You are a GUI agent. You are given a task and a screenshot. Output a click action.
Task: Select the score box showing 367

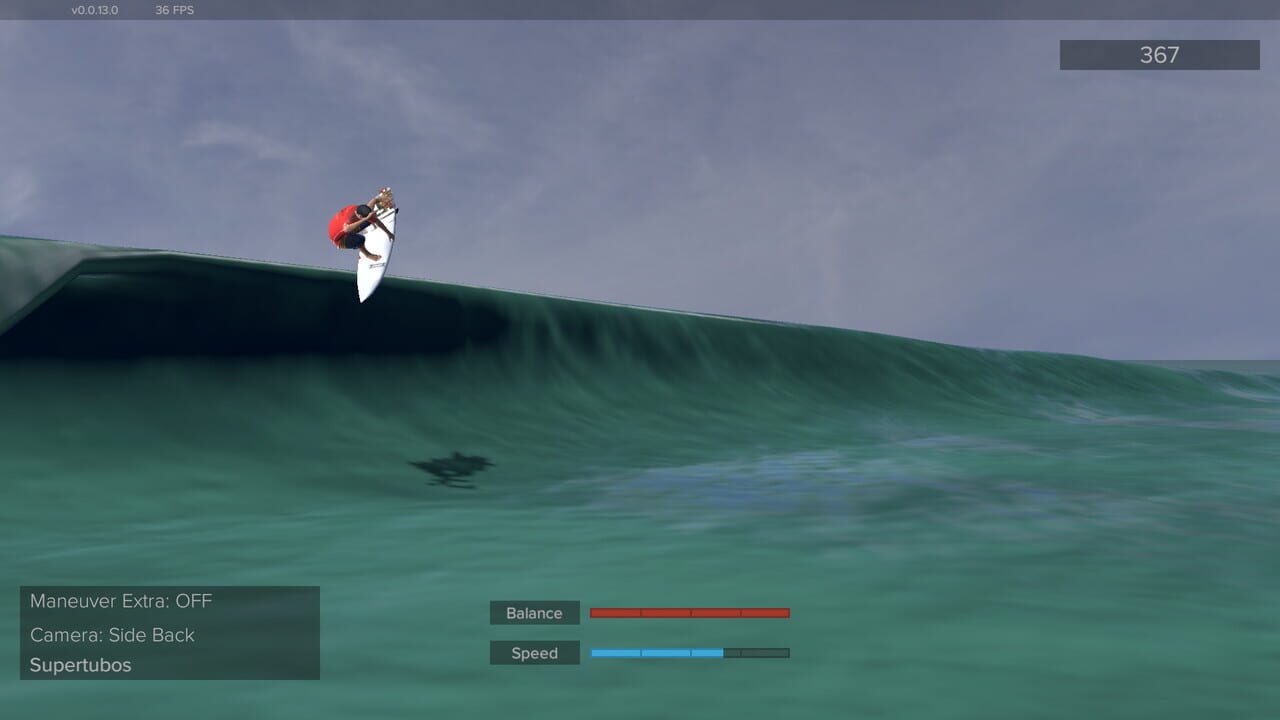click(1159, 55)
